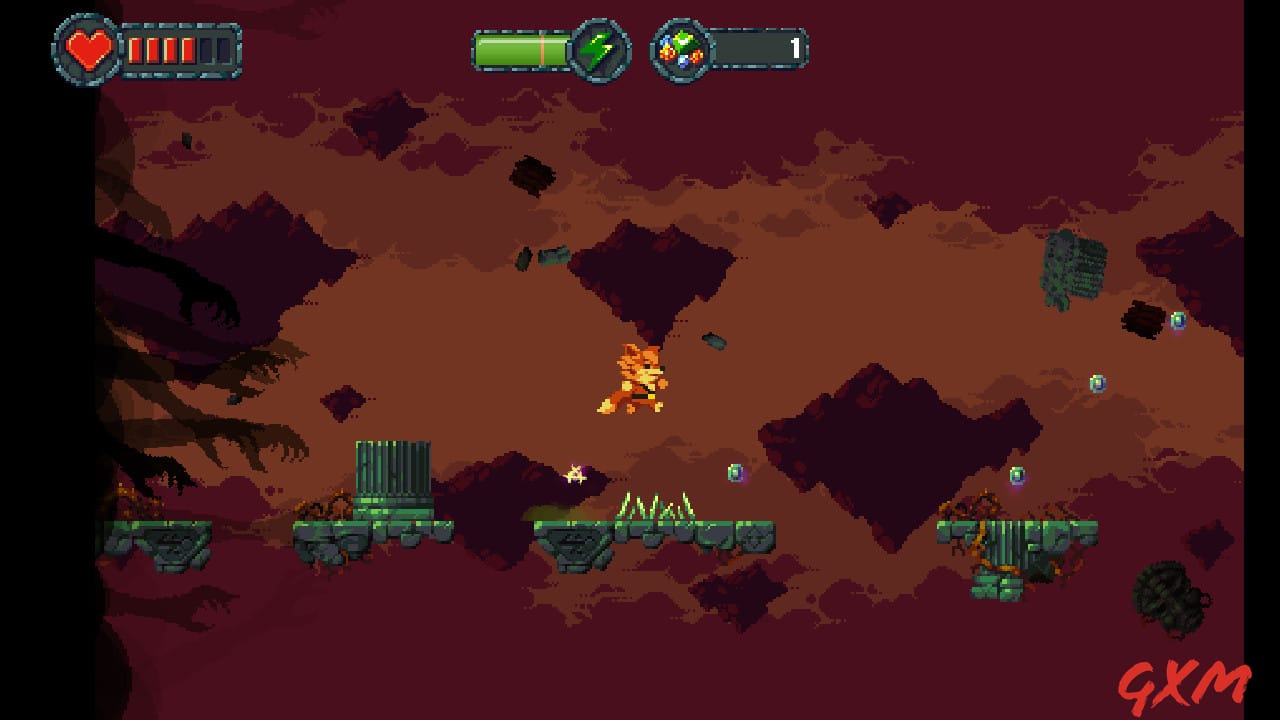Click the gem cluster collectible icon
This screenshot has width=1280, height=720.
tap(681, 47)
